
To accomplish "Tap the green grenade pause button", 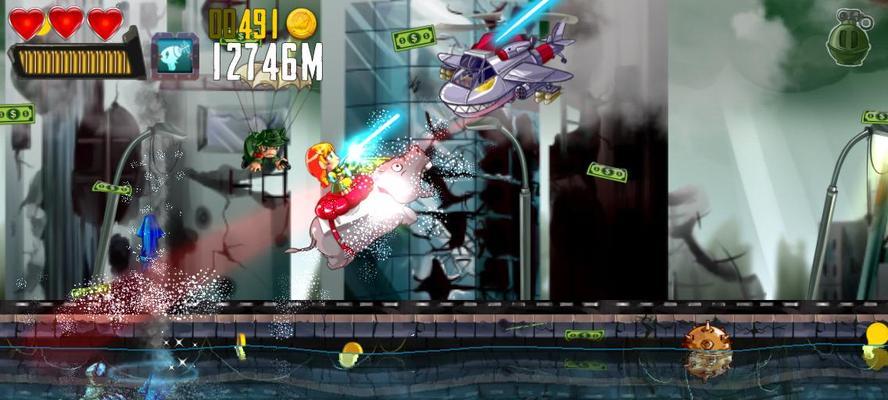I will pos(848,41).
